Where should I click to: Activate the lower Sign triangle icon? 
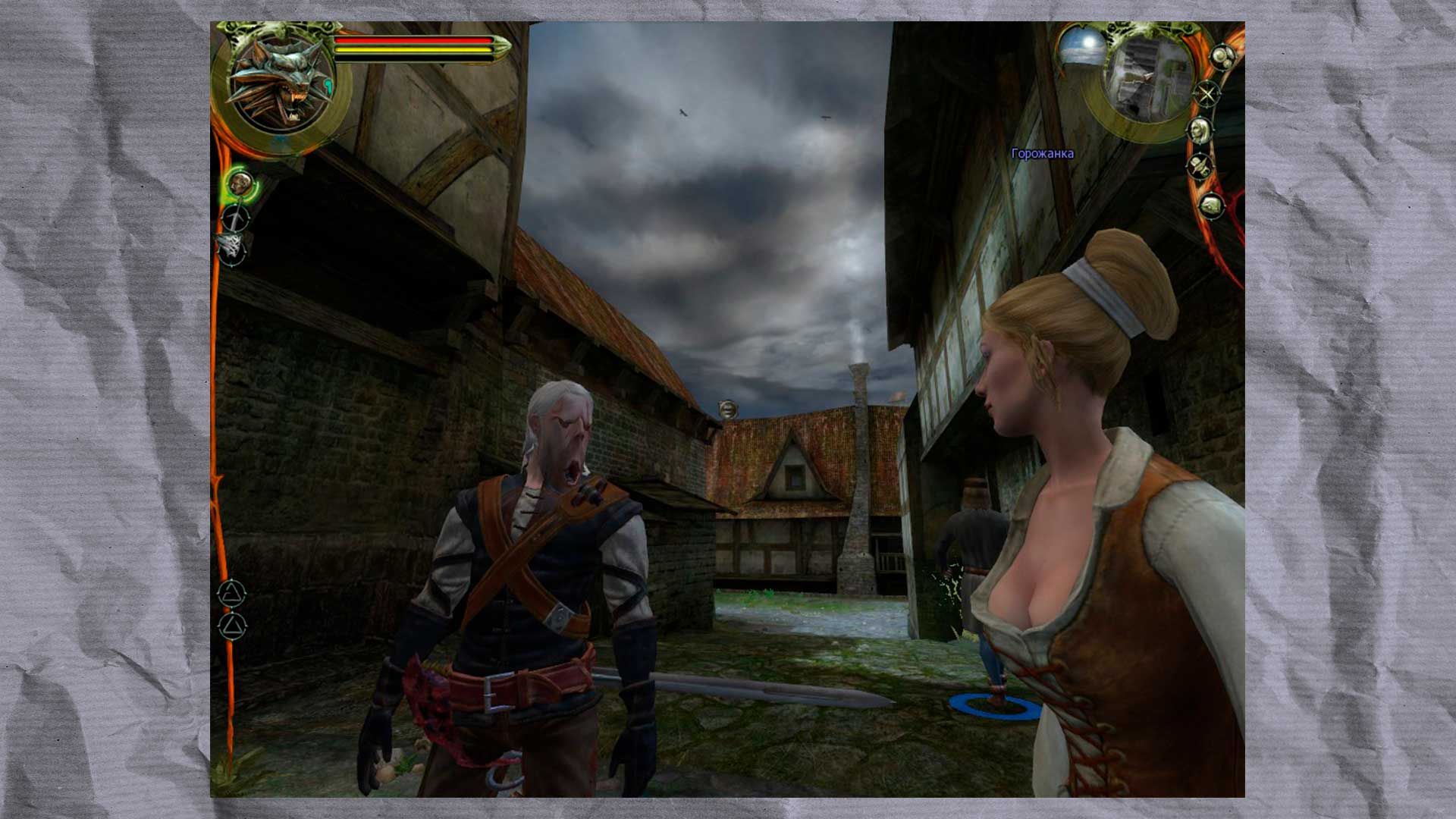[232, 625]
